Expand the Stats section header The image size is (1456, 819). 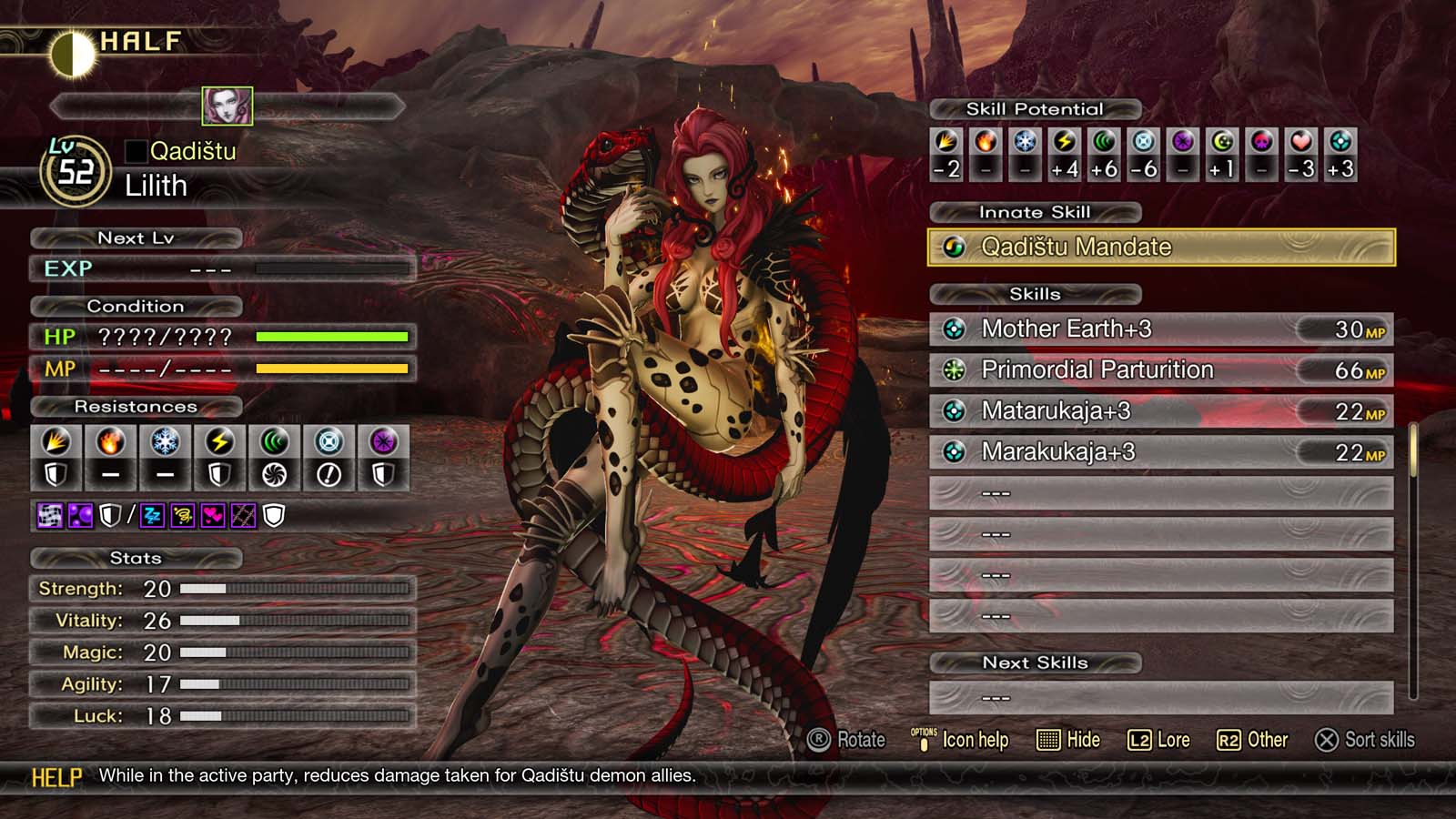coord(136,558)
